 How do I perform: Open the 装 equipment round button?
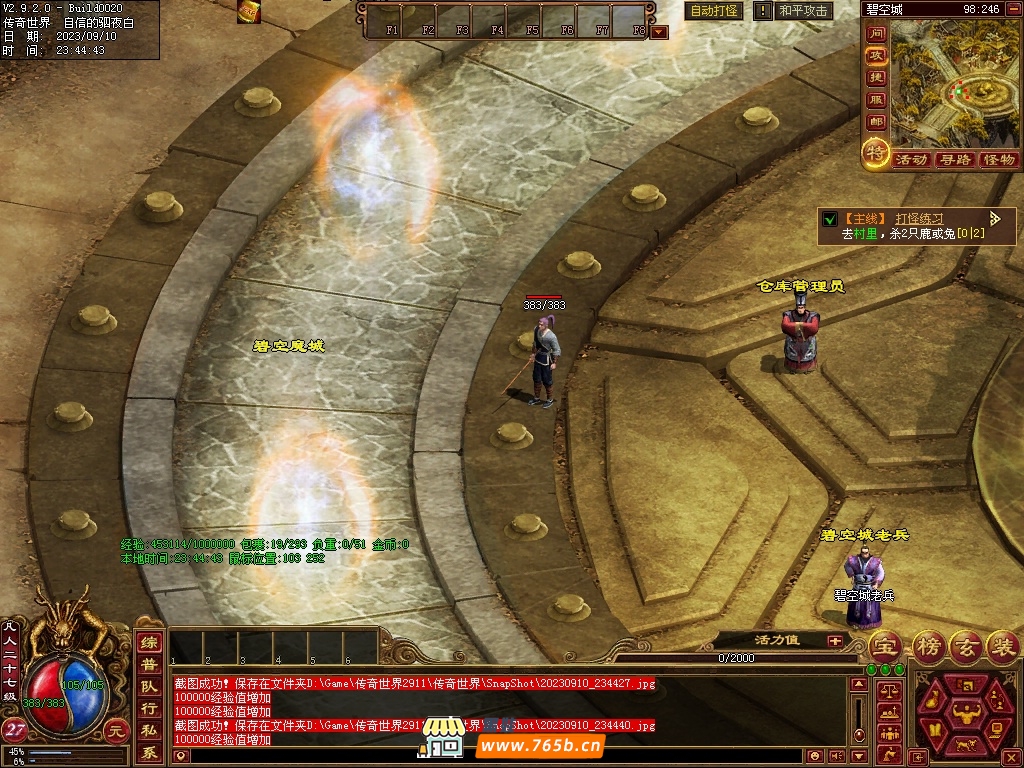click(1002, 646)
